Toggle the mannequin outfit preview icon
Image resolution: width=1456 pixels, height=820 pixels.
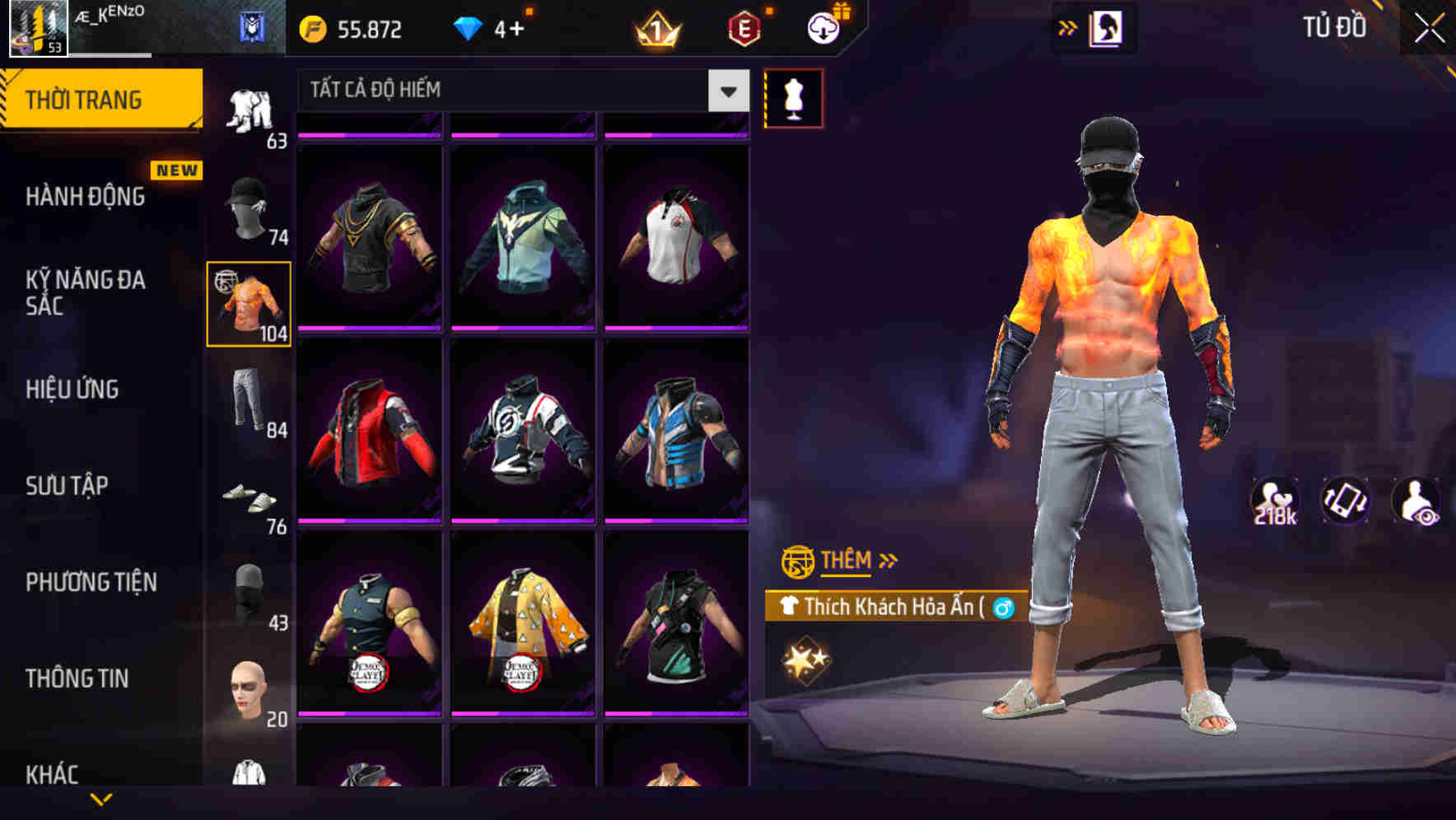point(795,96)
